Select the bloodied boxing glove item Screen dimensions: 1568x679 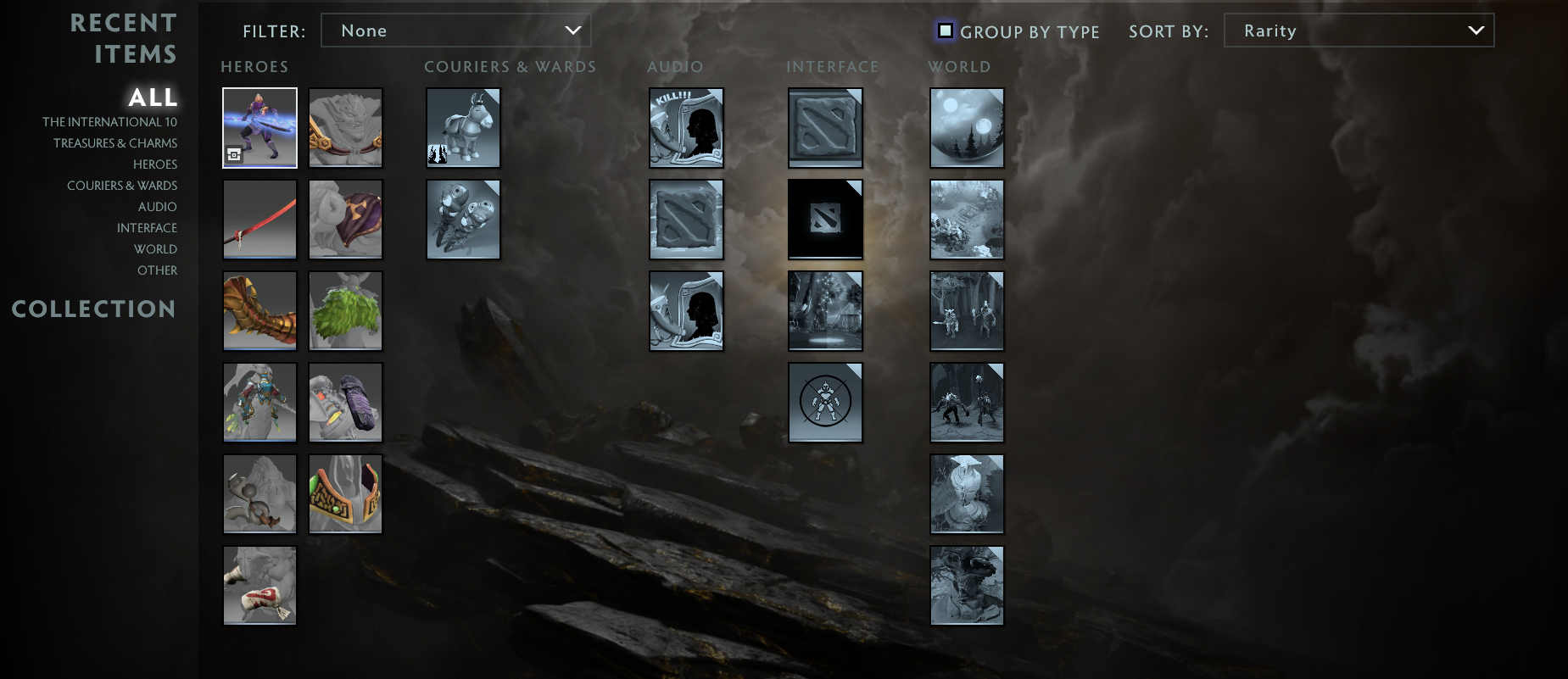click(259, 585)
